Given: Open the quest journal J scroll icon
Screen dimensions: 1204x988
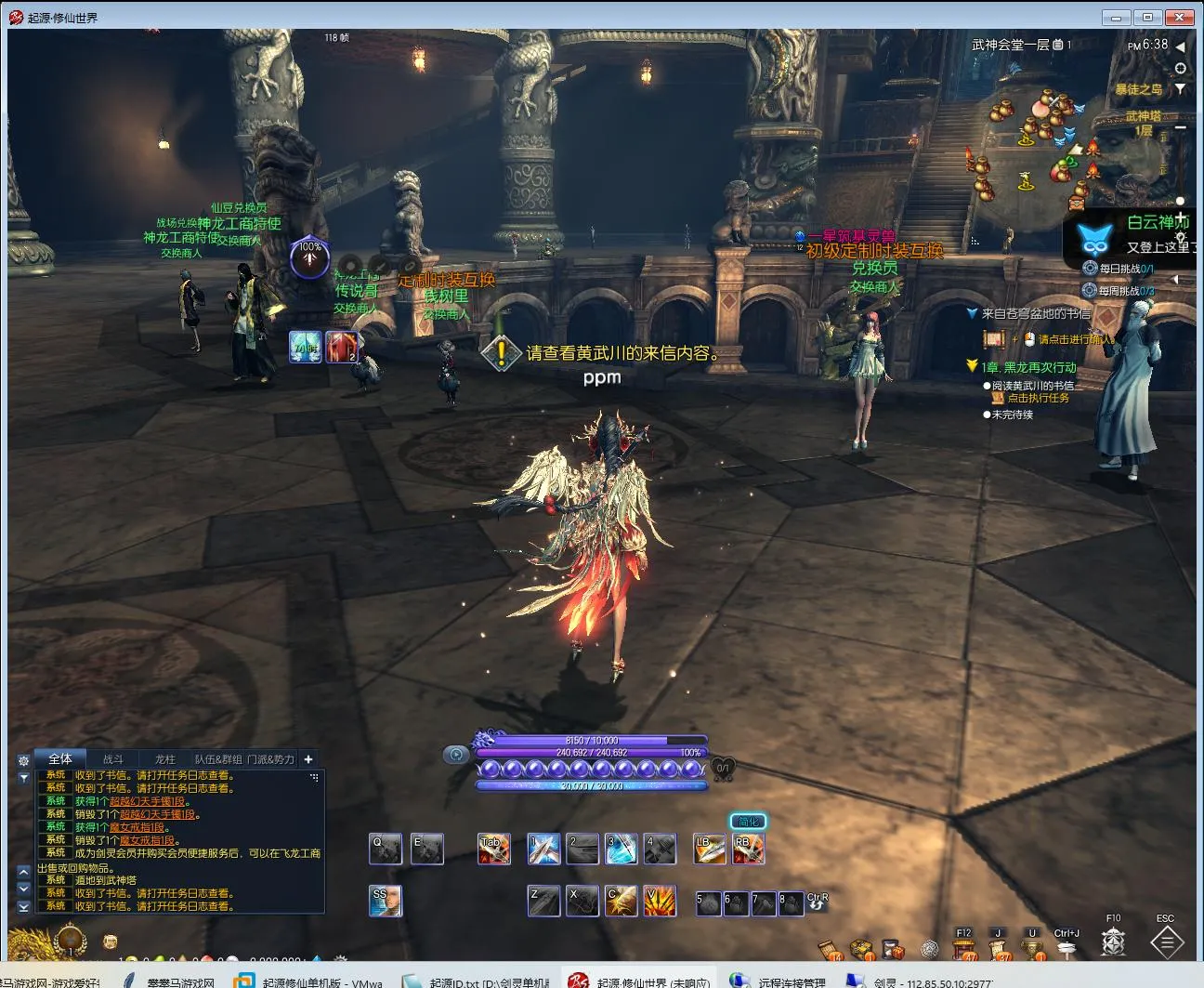Looking at the screenshot, I should coord(999,948).
